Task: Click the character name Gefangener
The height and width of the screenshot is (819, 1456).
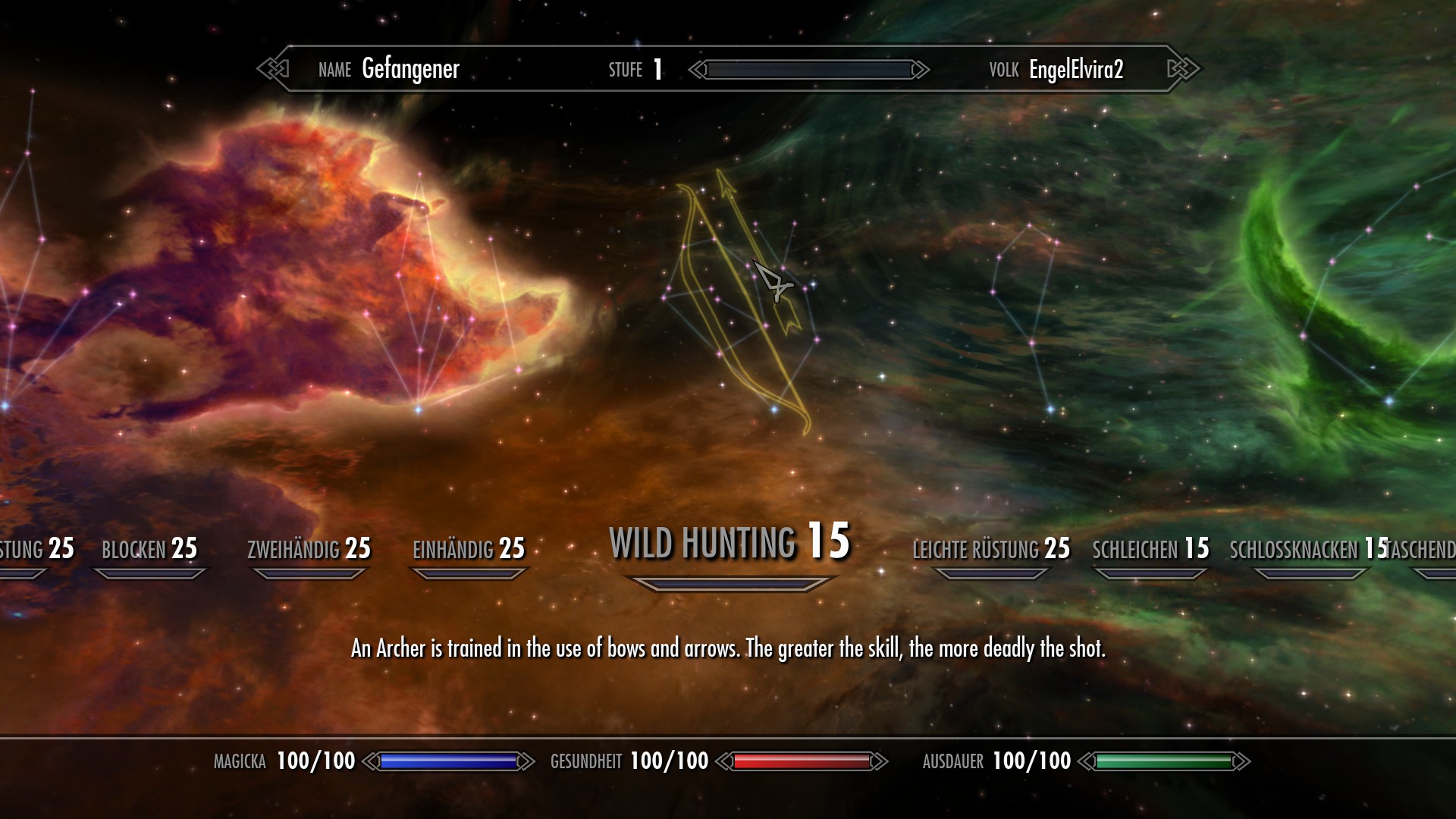Action: (x=410, y=70)
